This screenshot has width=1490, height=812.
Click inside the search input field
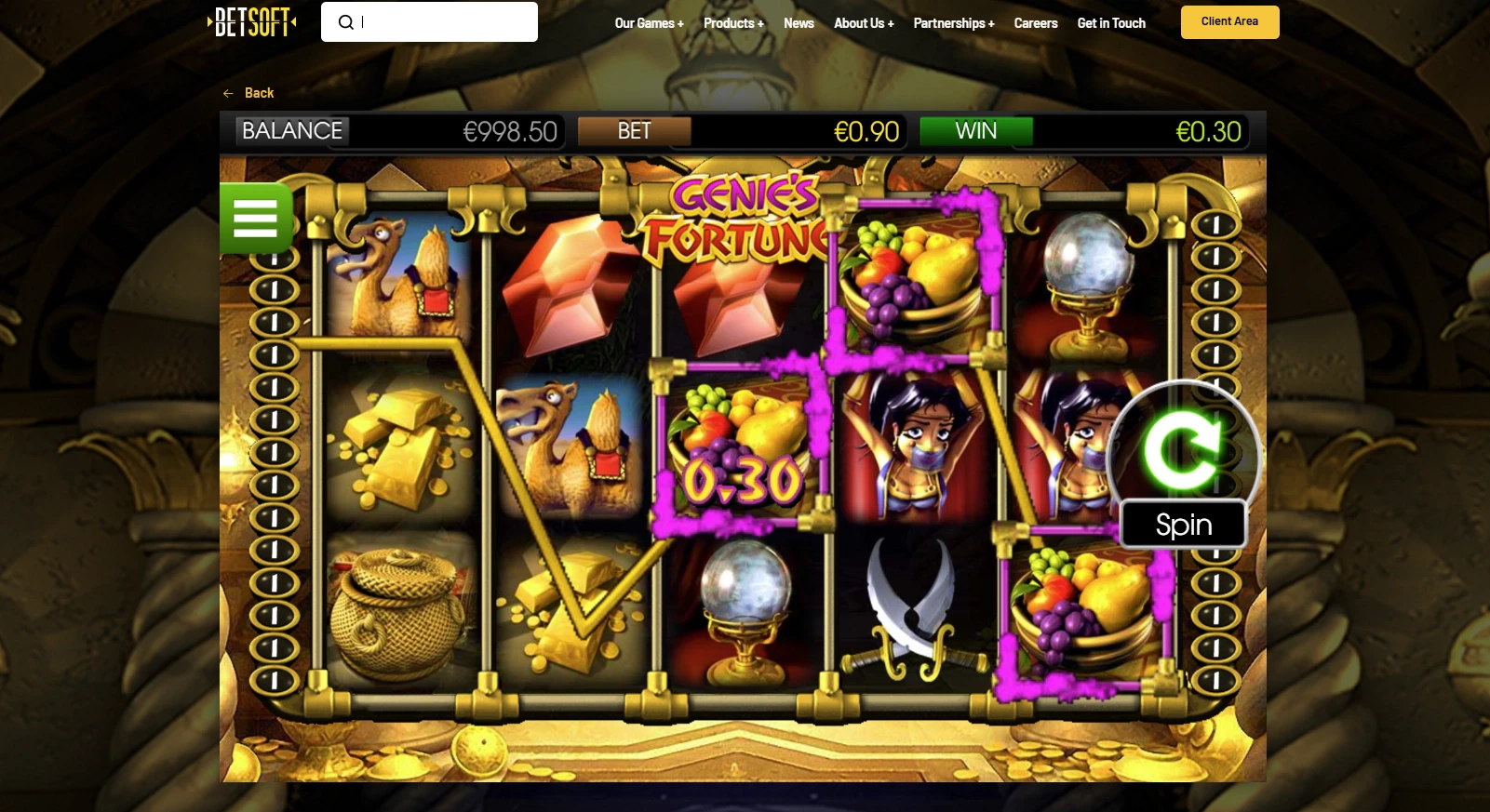coord(437,21)
